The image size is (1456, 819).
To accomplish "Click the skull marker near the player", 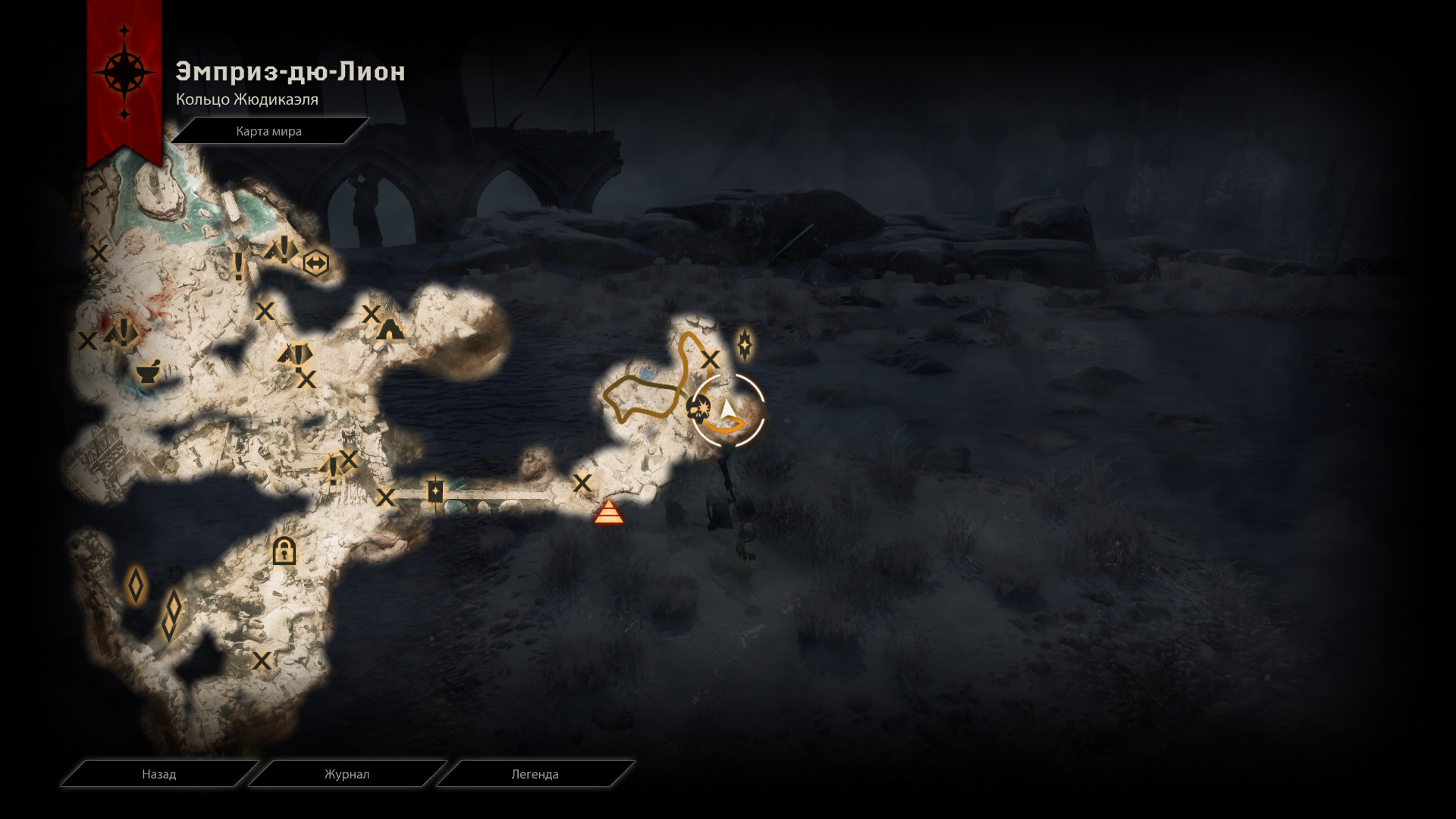I will point(698,409).
